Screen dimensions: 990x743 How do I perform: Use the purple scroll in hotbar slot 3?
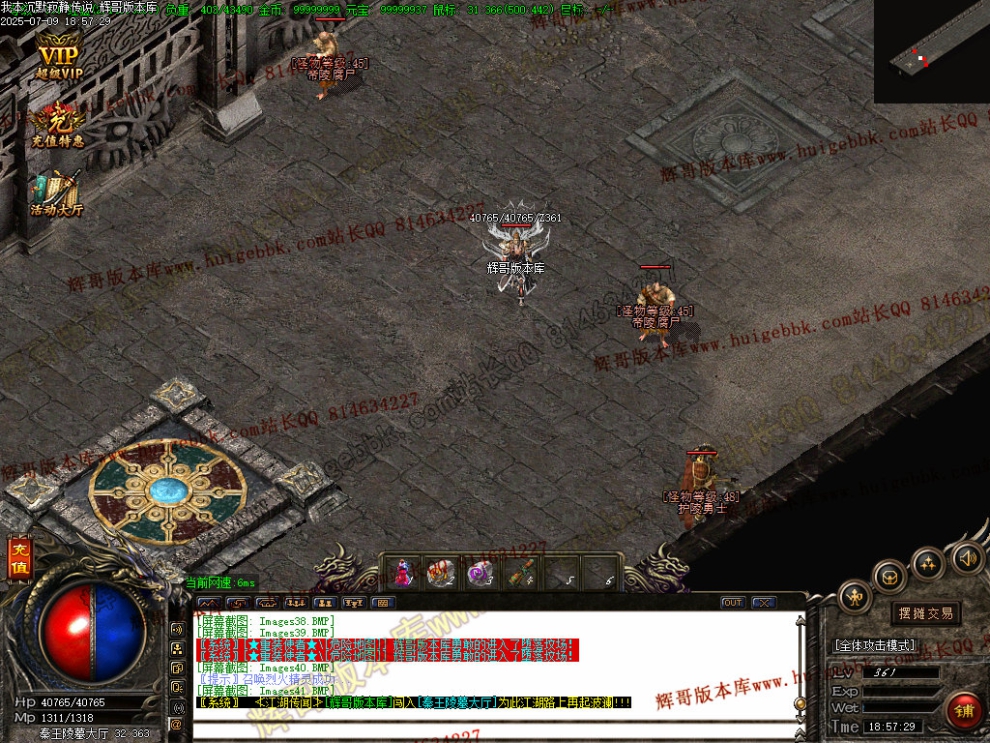480,573
